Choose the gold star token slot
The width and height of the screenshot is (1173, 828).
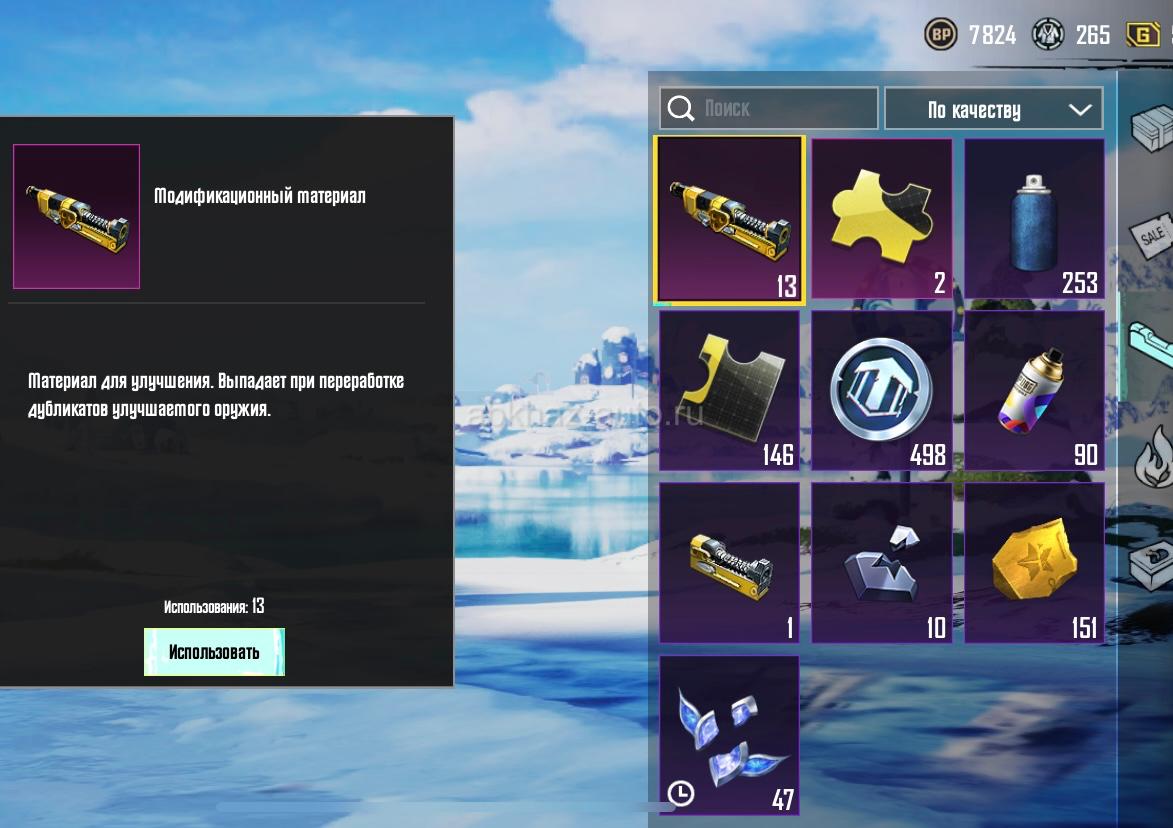(1034, 562)
